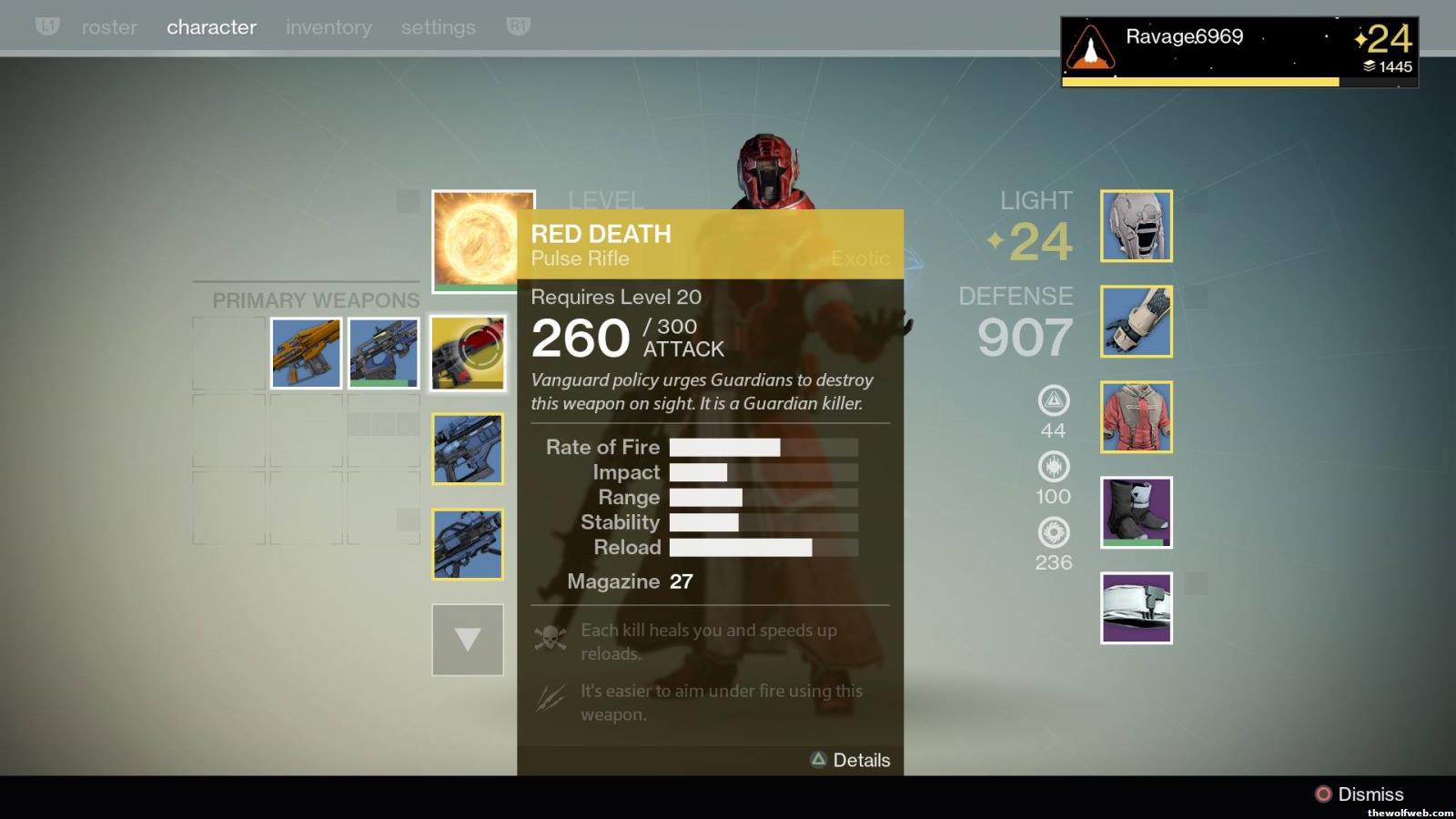This screenshot has width=1456, height=819.
Task: Select the red robe chest armor slot
Action: [1137, 417]
